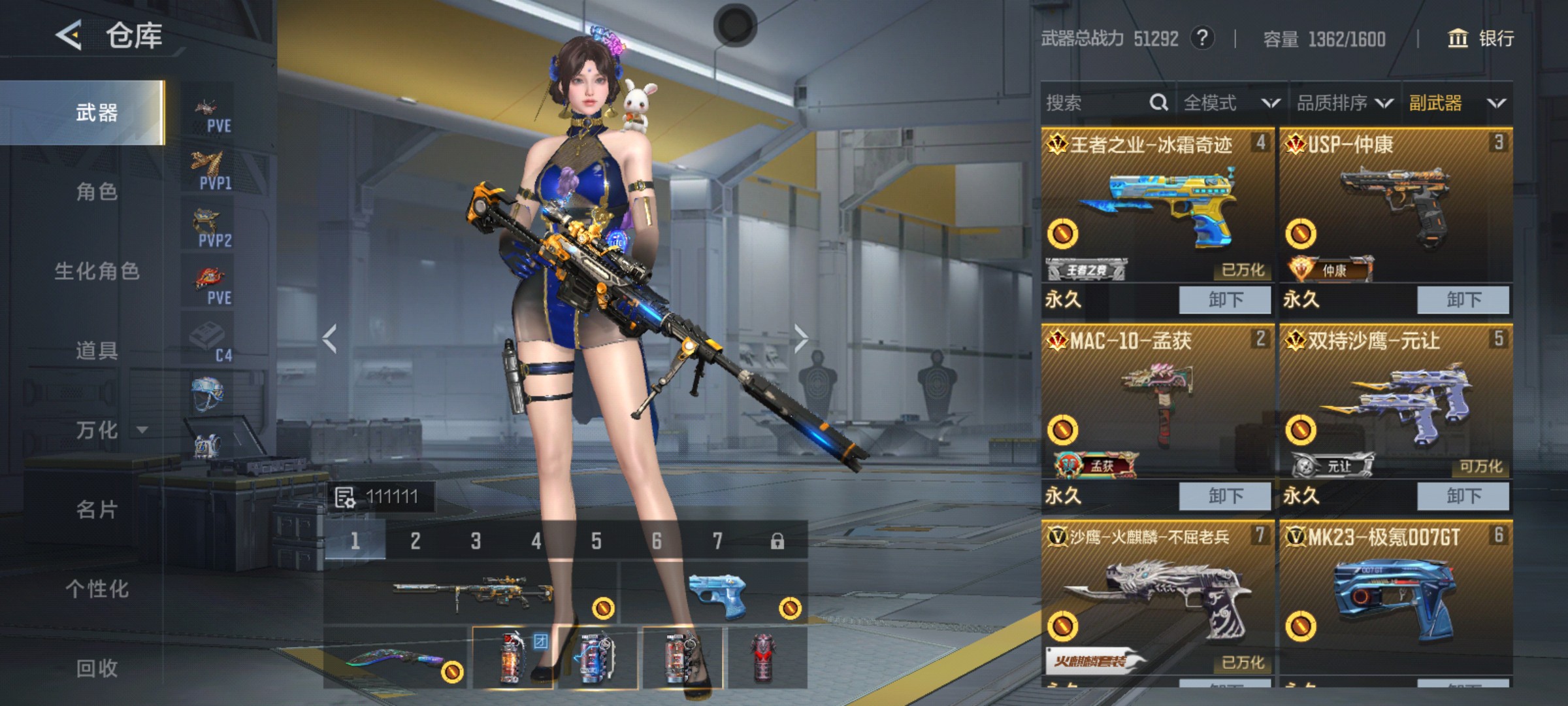Viewport: 1568px width, 706px height.
Task: Switch to the 角色 character tab
Action: coord(97,192)
